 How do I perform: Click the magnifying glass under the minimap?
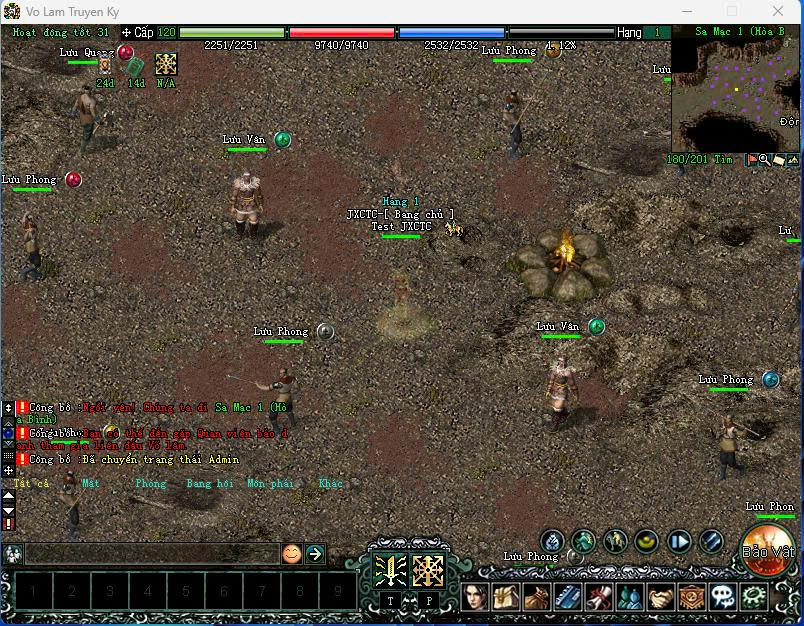coord(764,159)
